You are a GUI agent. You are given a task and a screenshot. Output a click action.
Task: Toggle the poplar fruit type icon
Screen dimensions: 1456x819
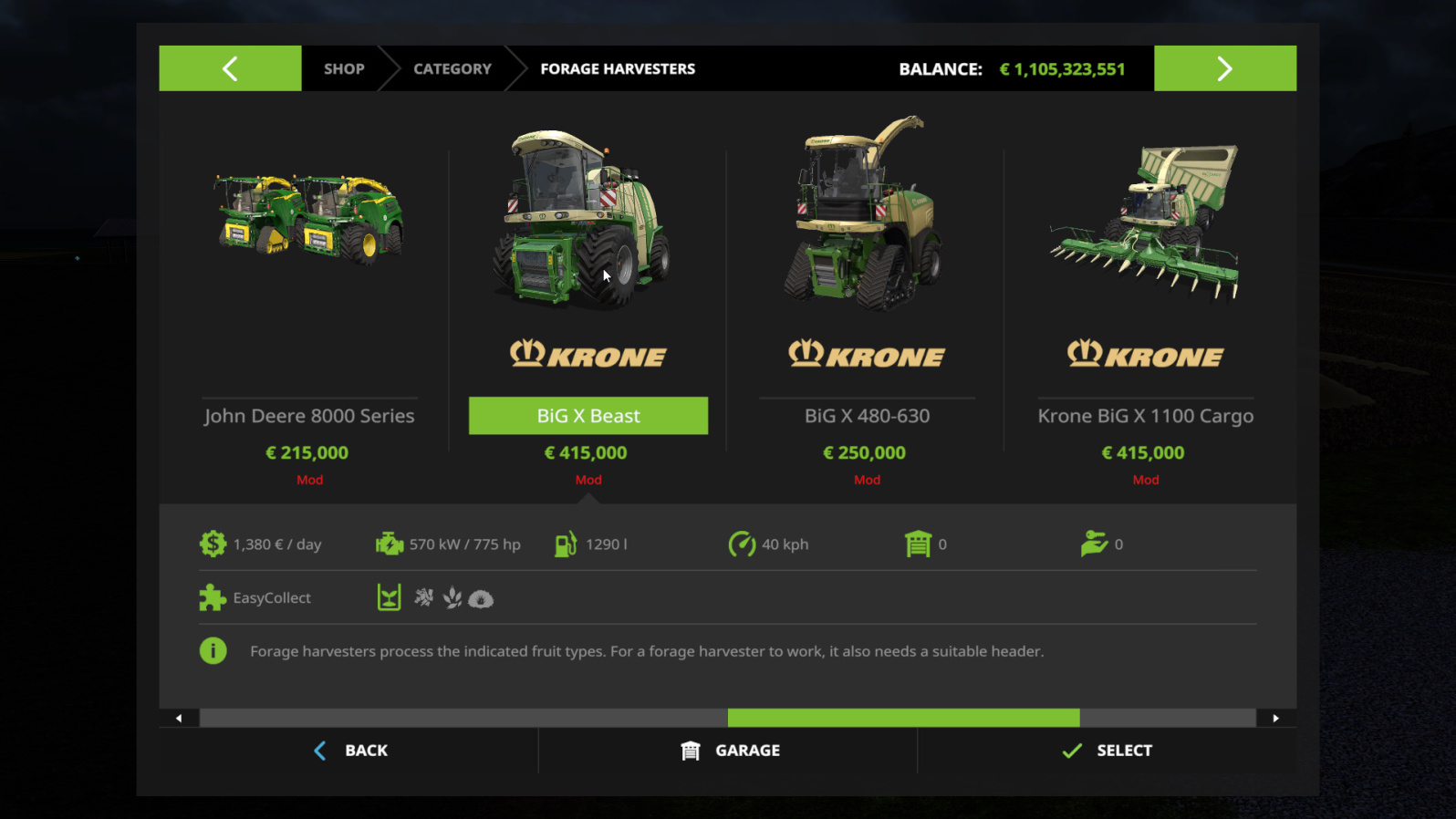point(422,598)
